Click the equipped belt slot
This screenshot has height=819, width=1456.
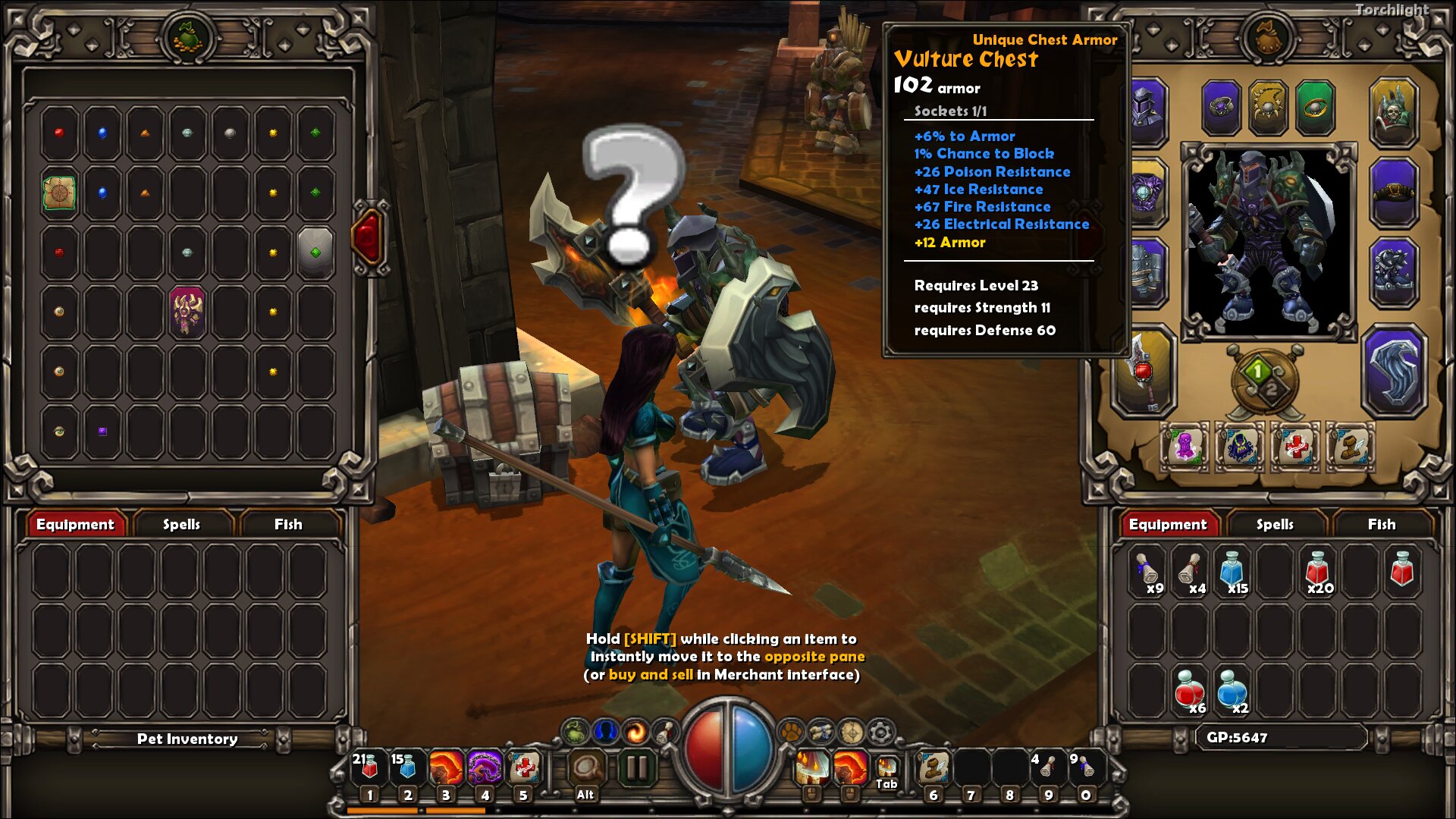1393,193
